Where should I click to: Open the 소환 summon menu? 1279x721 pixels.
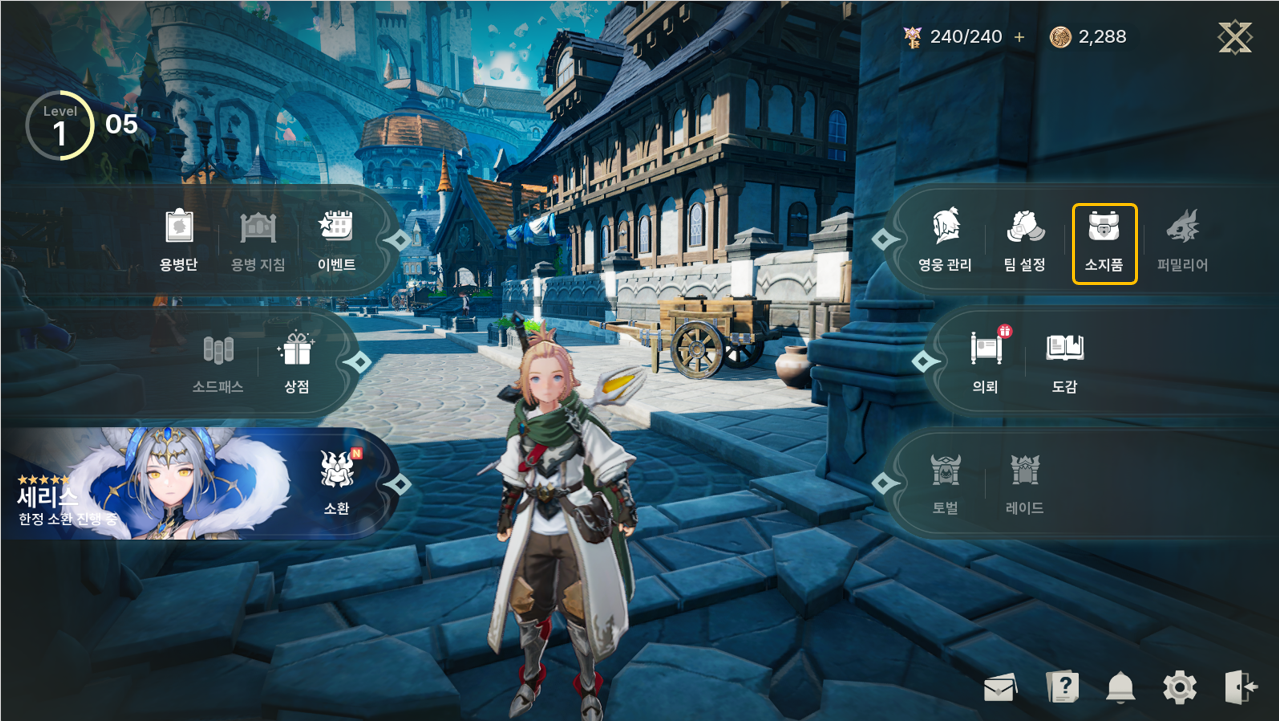point(337,484)
